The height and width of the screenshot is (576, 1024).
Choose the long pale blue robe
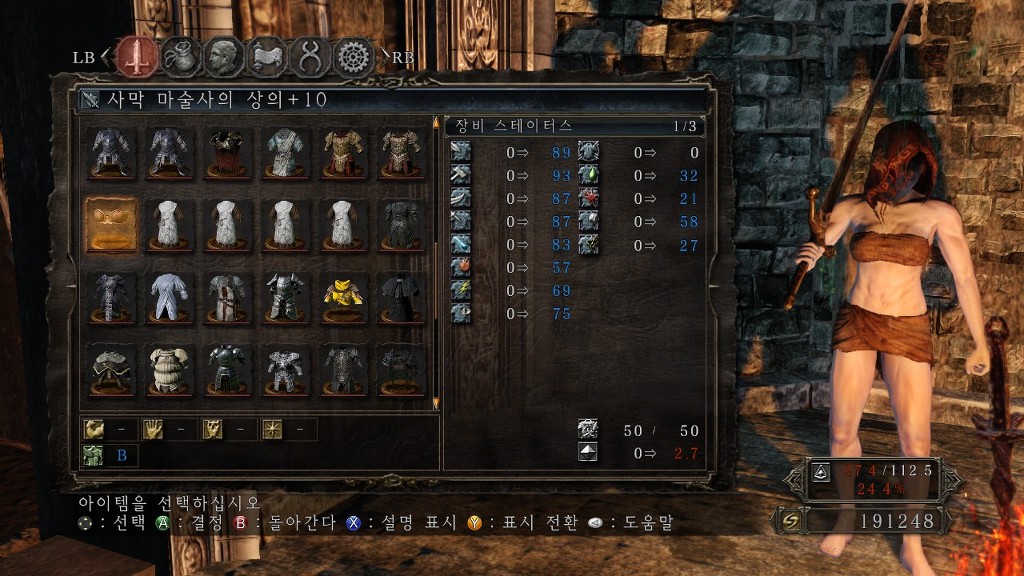pos(169,297)
